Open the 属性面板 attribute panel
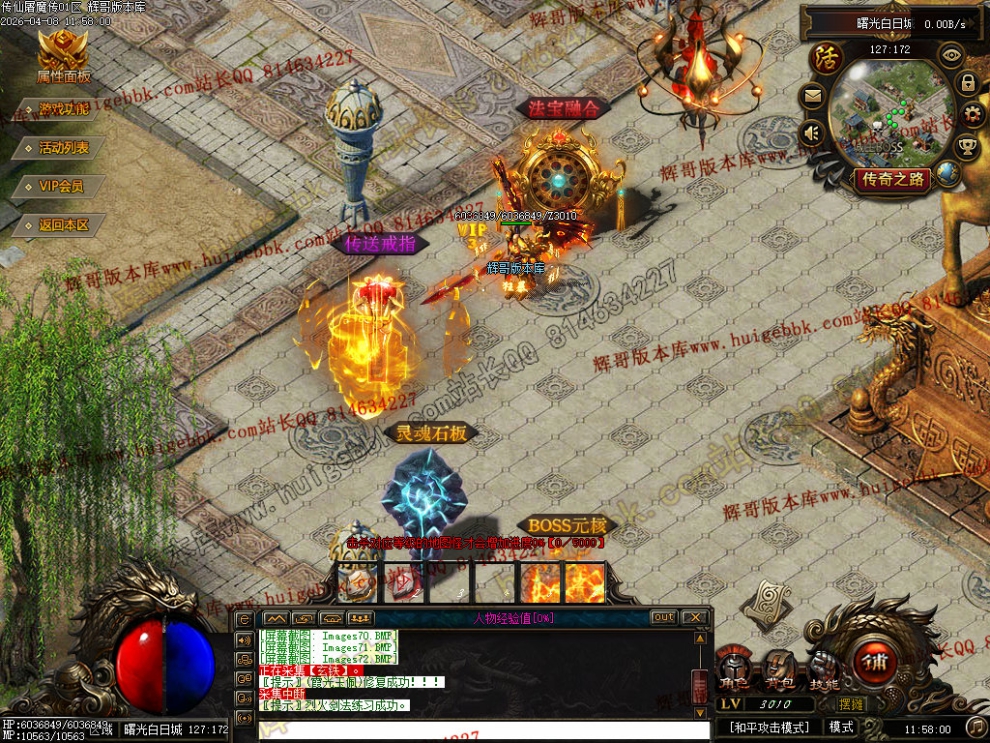Viewport: 990px width, 743px height. 63,55
